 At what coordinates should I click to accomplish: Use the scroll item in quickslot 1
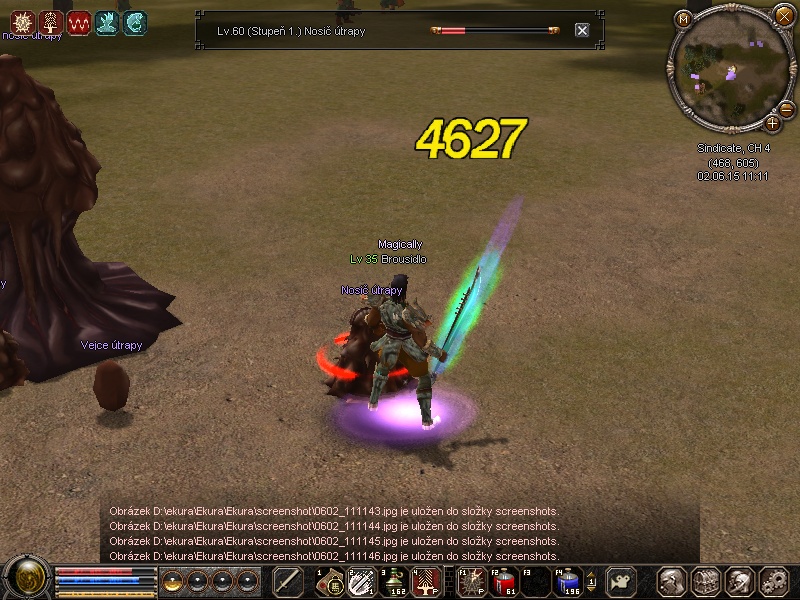coord(329,581)
